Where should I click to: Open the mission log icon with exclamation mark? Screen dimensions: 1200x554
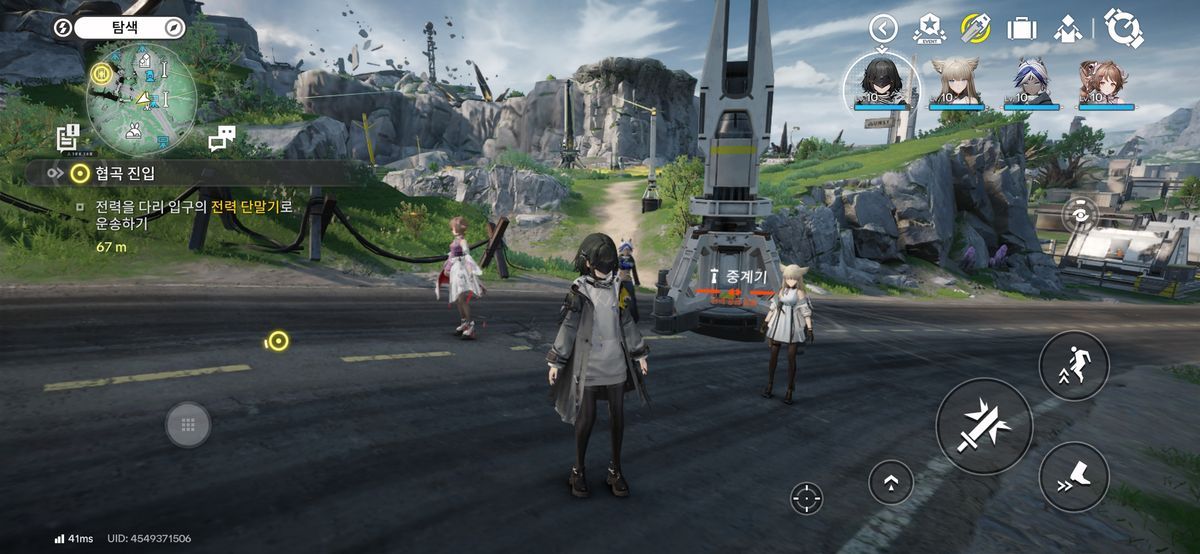click(68, 138)
